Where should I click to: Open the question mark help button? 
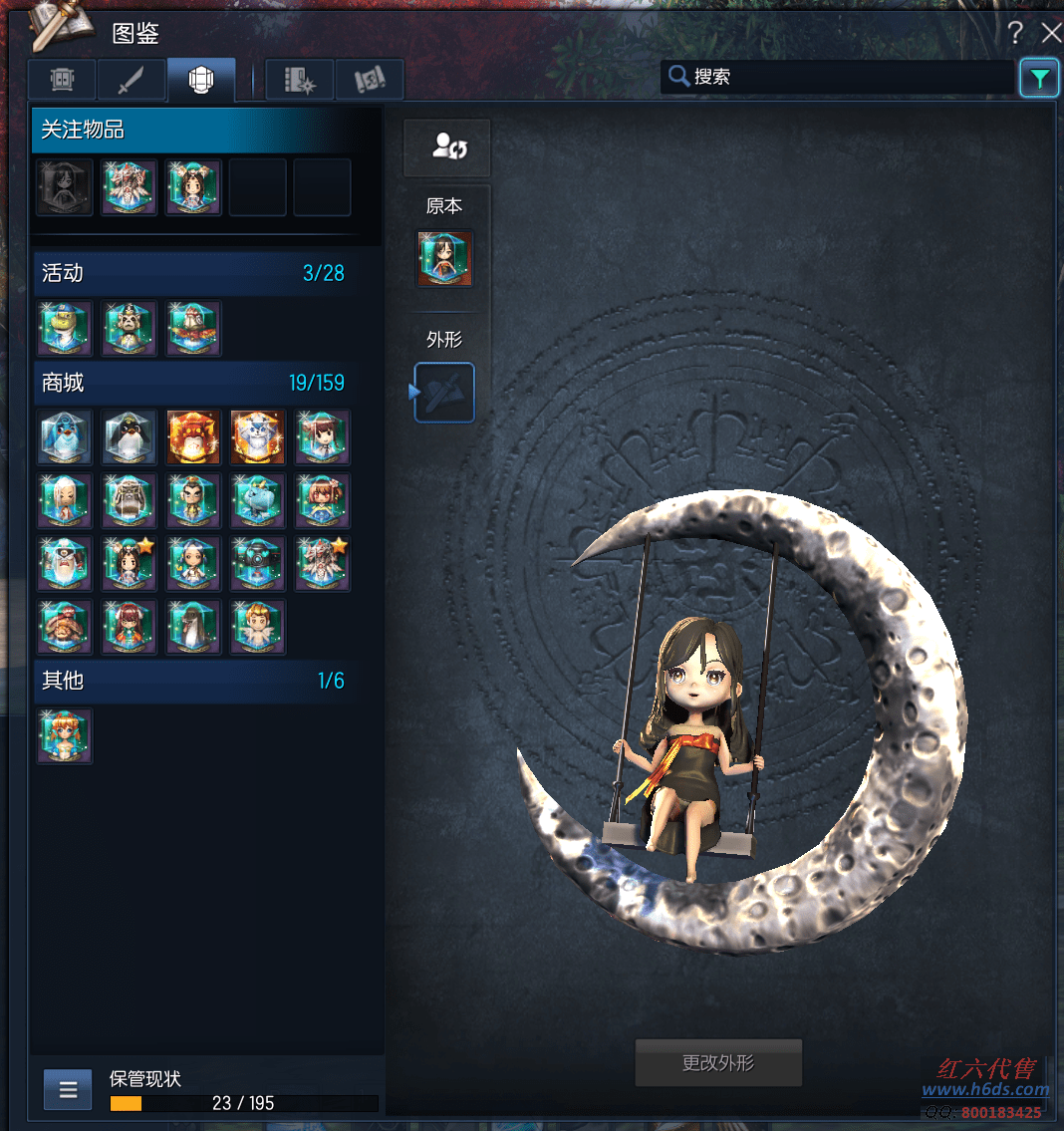point(1015,33)
